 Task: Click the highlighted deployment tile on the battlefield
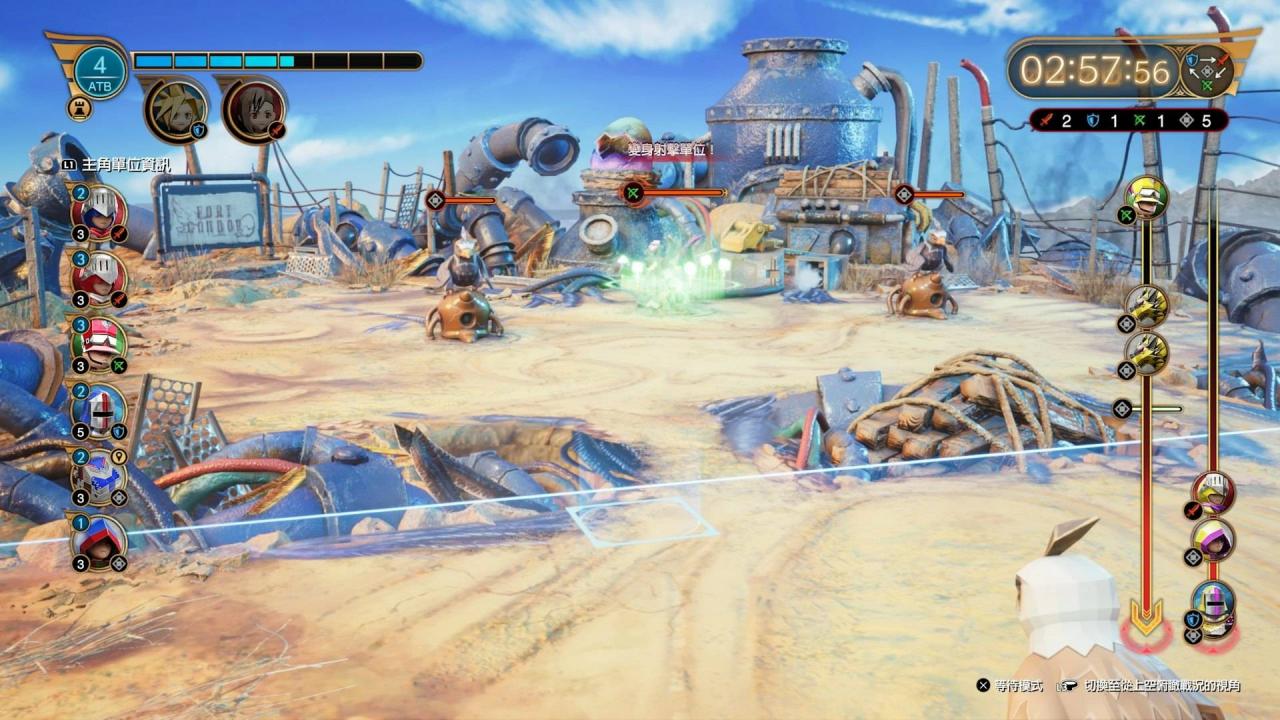pos(641,523)
